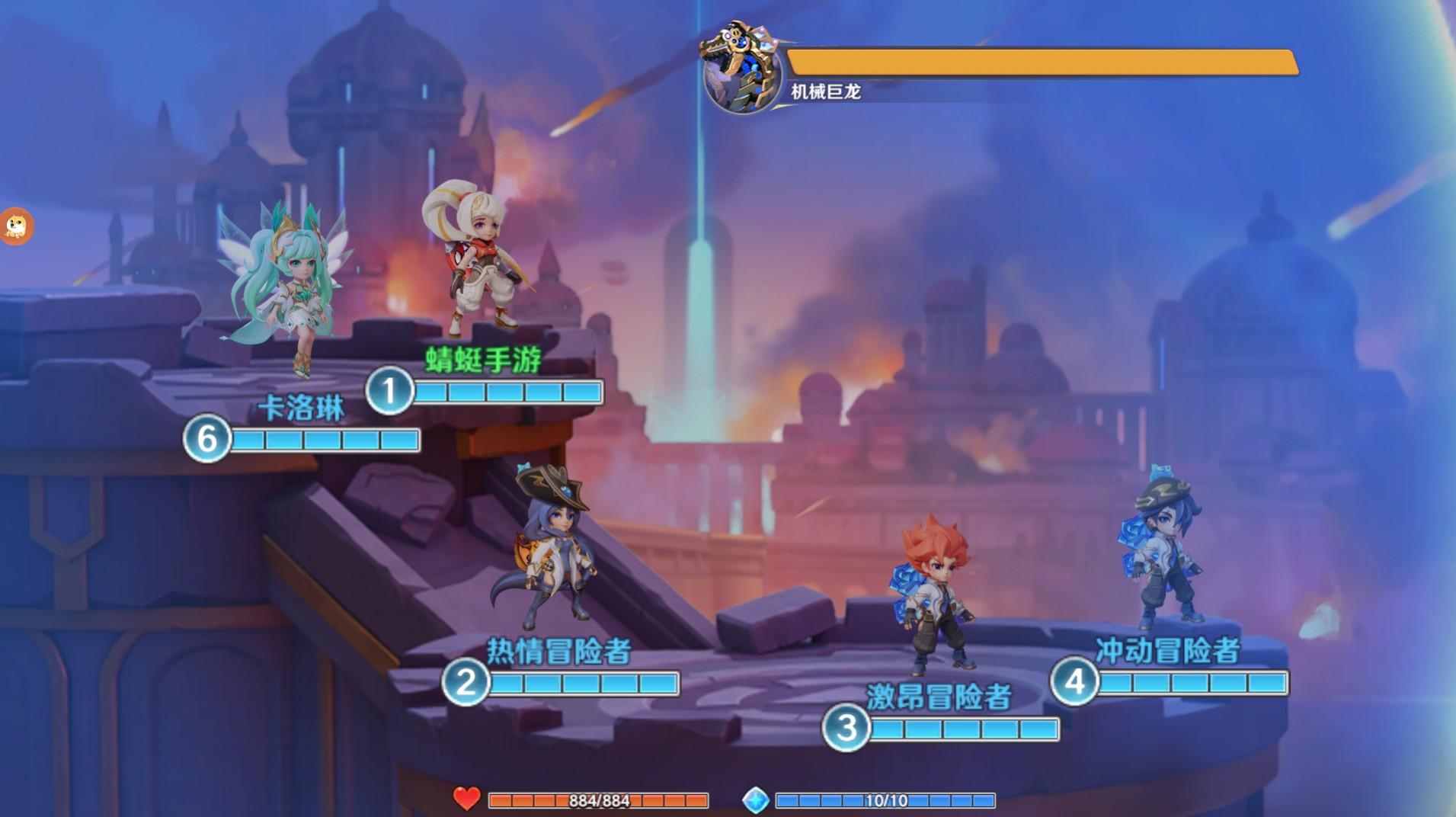Pick unit badge 3 for 激昂冒险者
The height and width of the screenshot is (817, 1456).
click(x=846, y=728)
